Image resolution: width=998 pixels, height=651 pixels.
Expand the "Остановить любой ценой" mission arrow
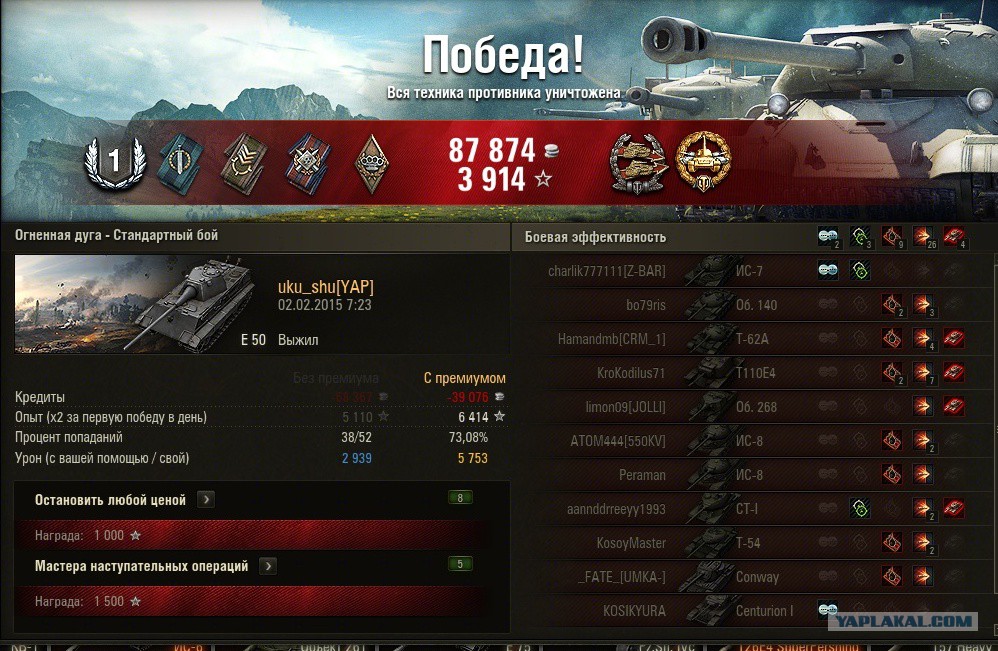(206, 499)
